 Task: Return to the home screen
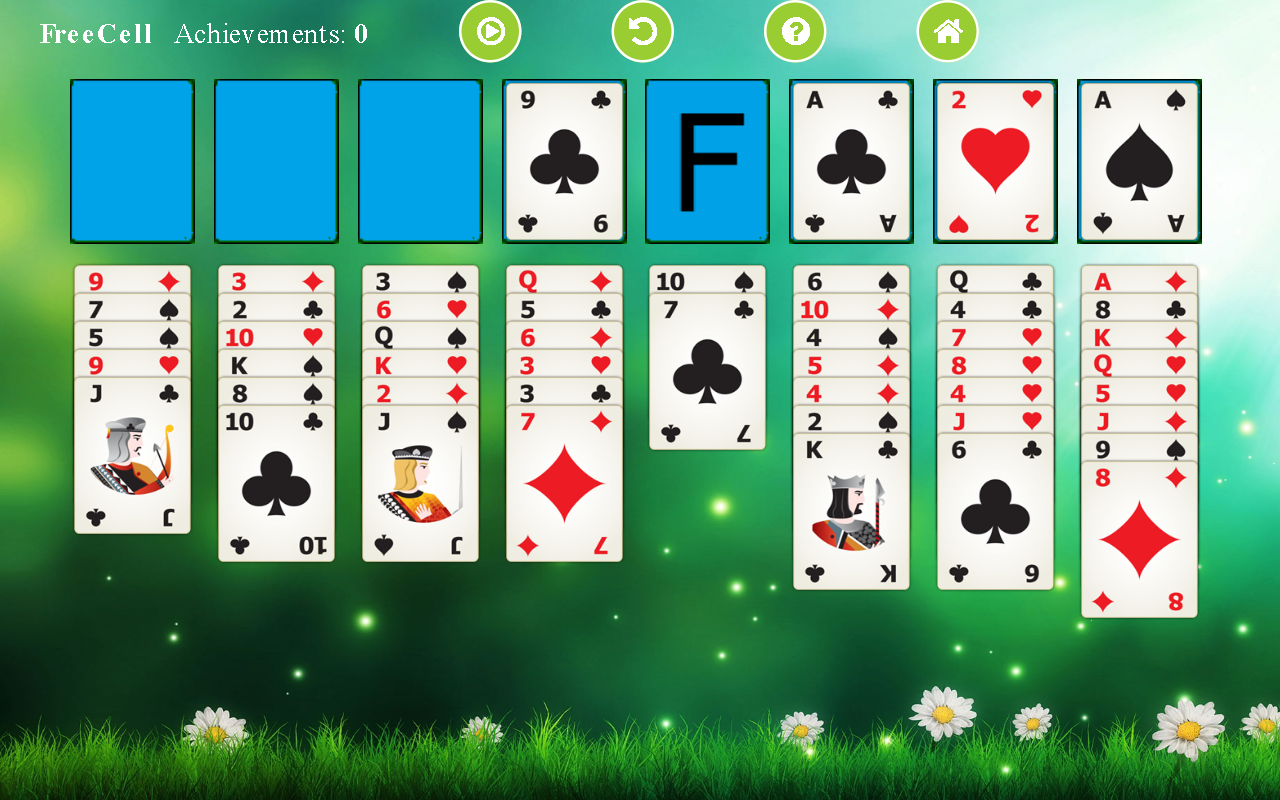947,31
